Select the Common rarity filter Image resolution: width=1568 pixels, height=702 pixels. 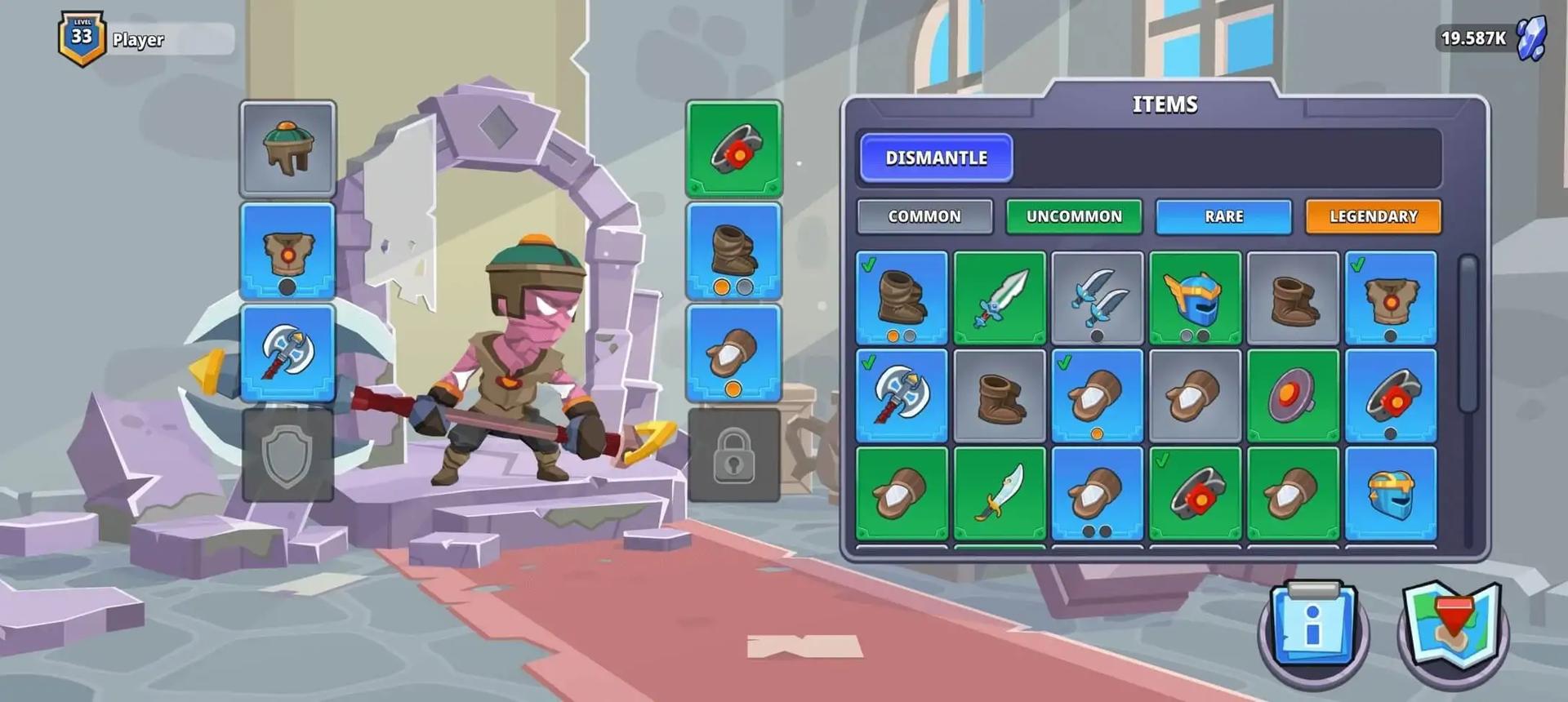[x=924, y=216]
